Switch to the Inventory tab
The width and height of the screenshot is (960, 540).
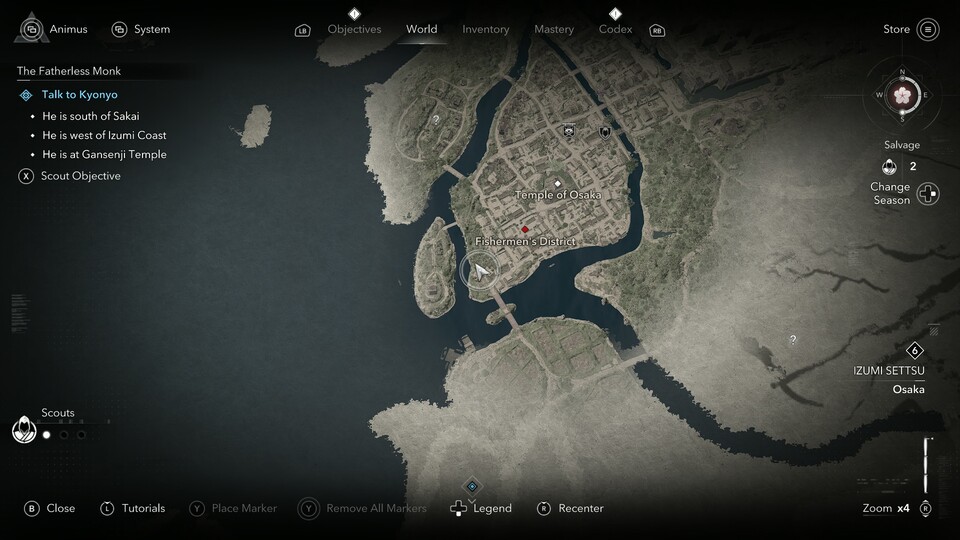(485, 29)
